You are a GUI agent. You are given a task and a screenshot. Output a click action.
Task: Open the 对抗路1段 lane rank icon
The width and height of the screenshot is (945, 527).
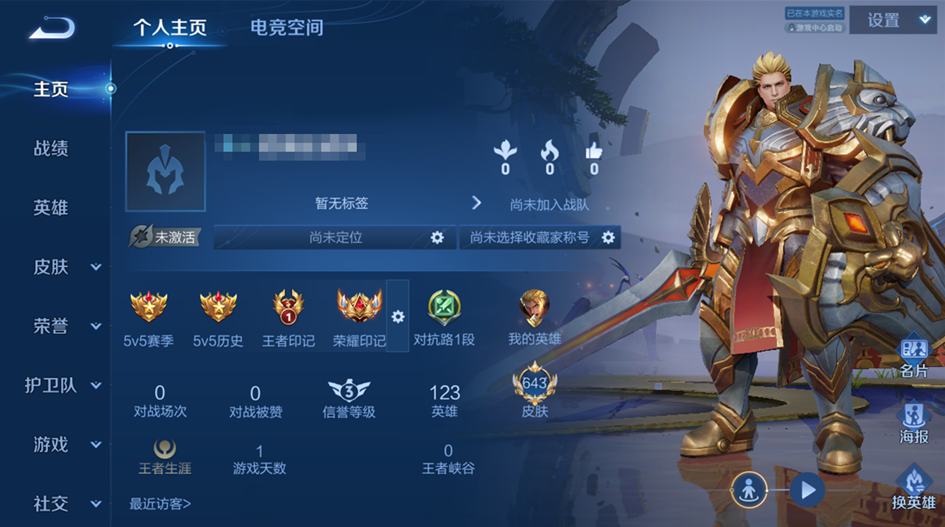click(x=444, y=307)
